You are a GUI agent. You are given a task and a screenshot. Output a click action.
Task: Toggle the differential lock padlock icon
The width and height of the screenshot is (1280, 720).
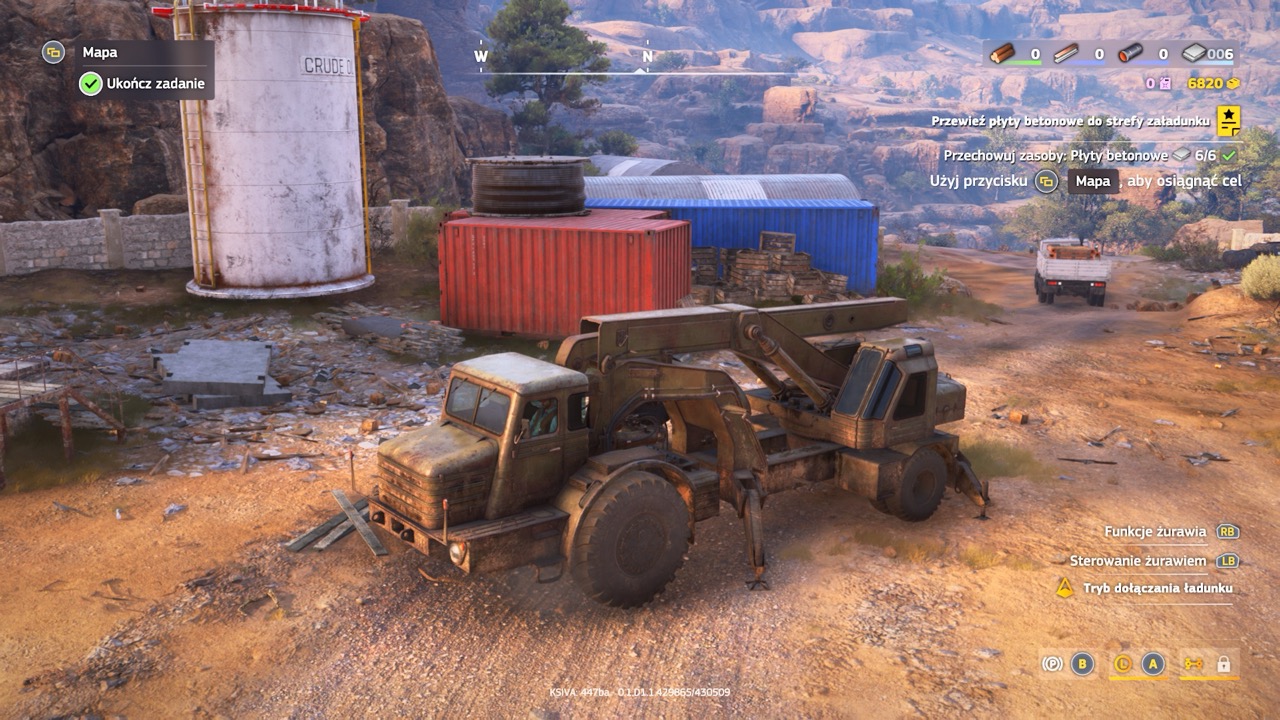coord(1223,663)
